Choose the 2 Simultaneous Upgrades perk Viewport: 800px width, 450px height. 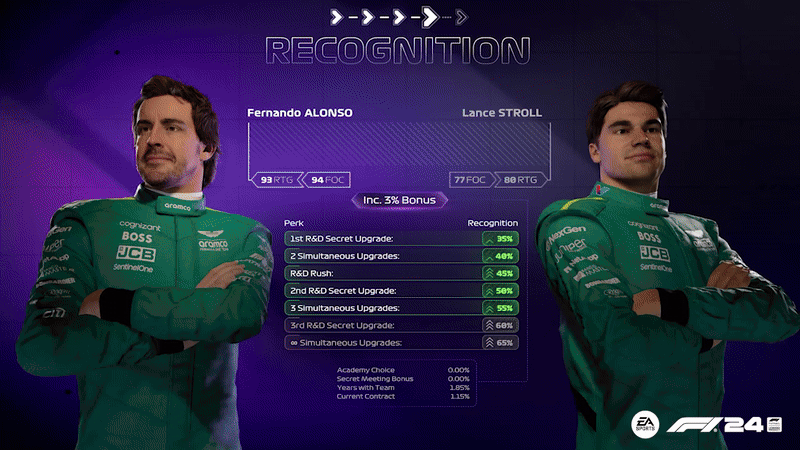400,256
